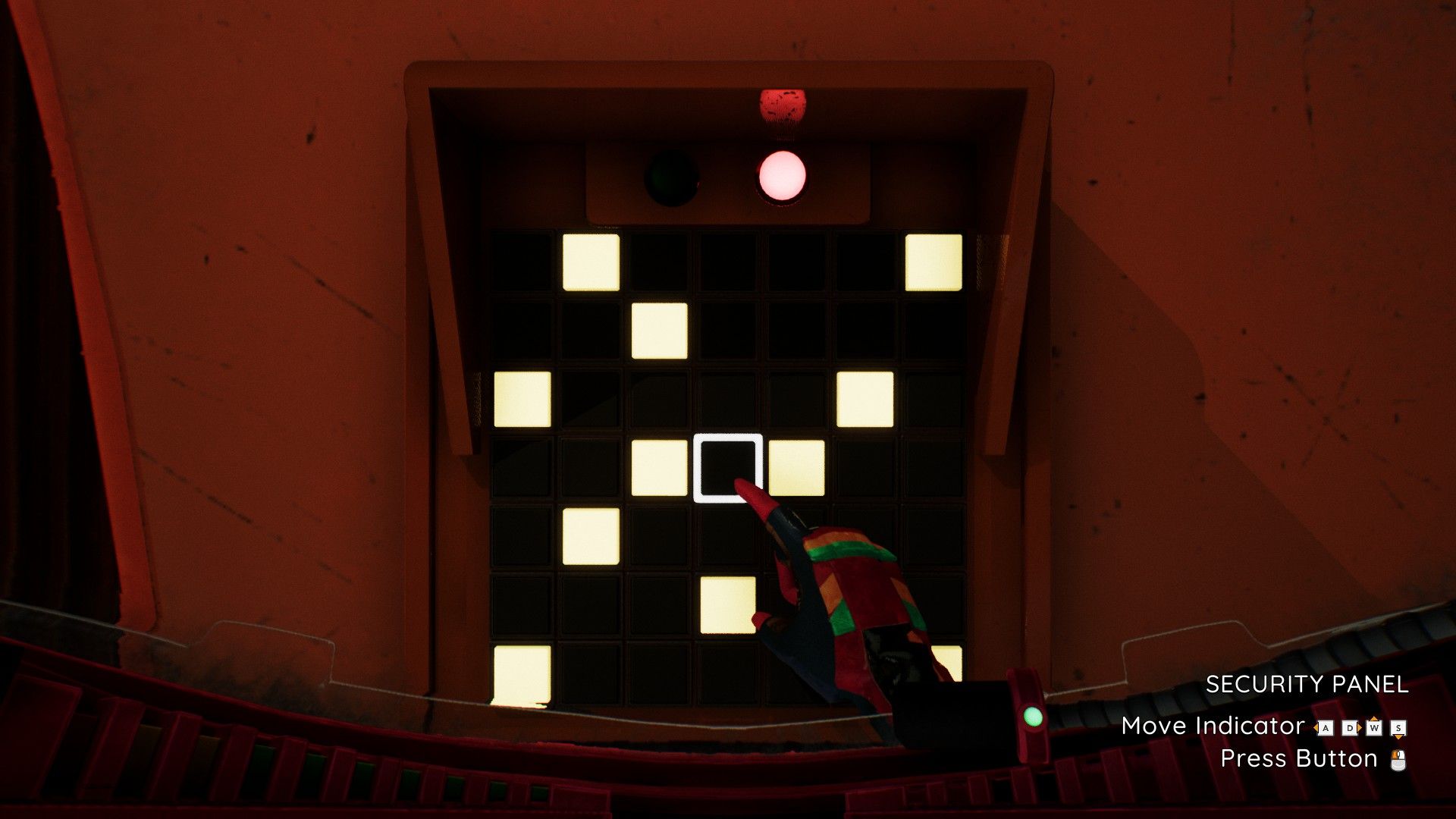The width and height of the screenshot is (1456, 819).
Task: Click the dark tile directly above the indicator
Action: point(727,400)
